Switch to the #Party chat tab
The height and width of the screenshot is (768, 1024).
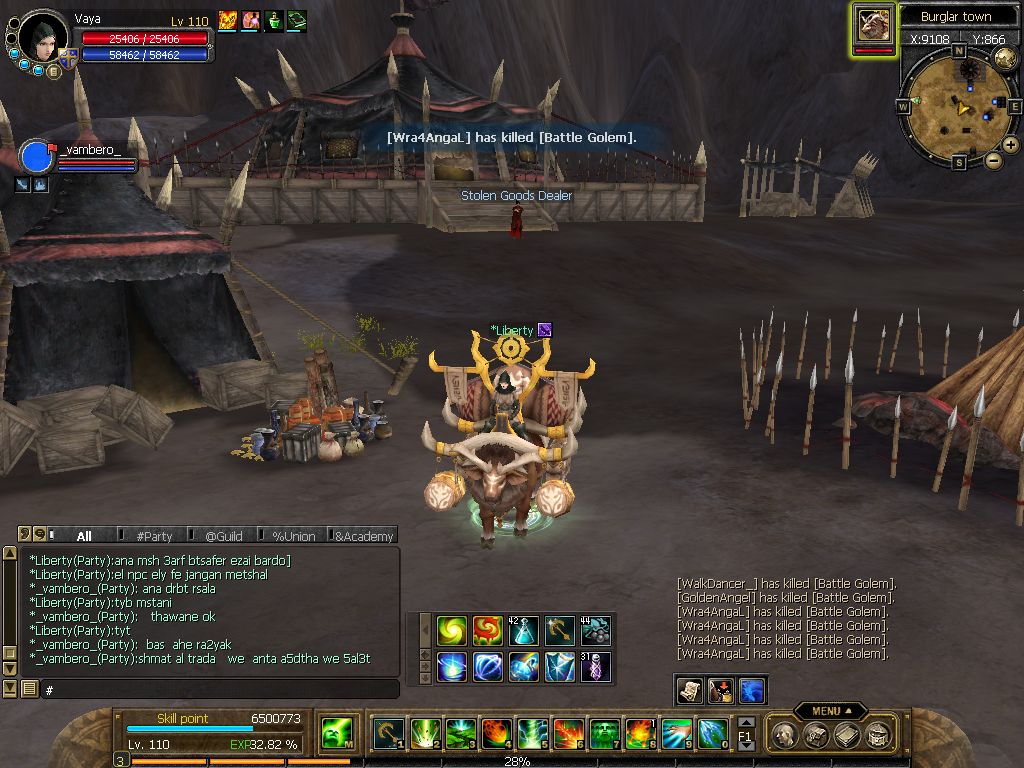[x=154, y=536]
